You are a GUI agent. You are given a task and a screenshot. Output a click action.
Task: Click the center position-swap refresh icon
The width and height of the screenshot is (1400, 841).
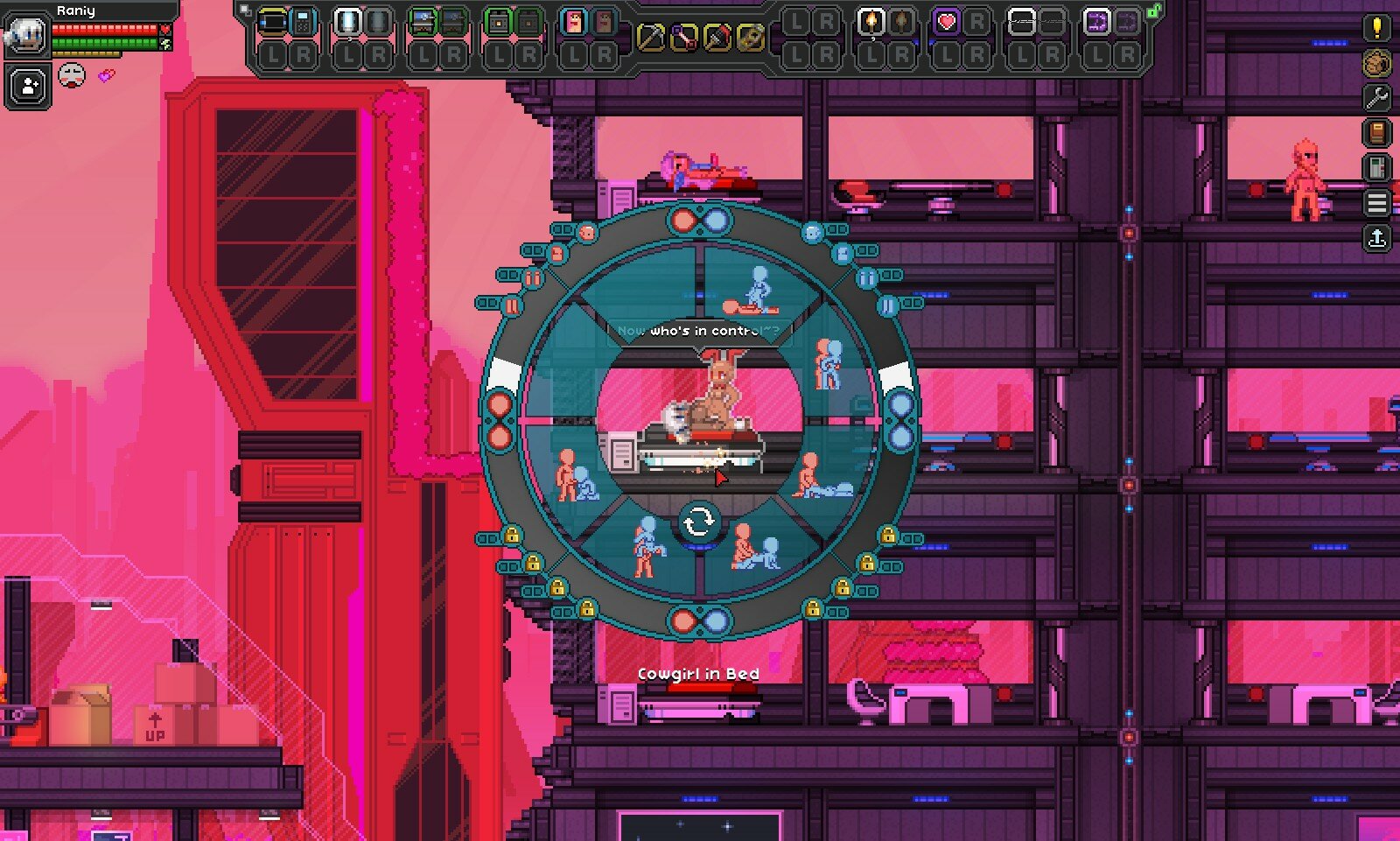(698, 520)
